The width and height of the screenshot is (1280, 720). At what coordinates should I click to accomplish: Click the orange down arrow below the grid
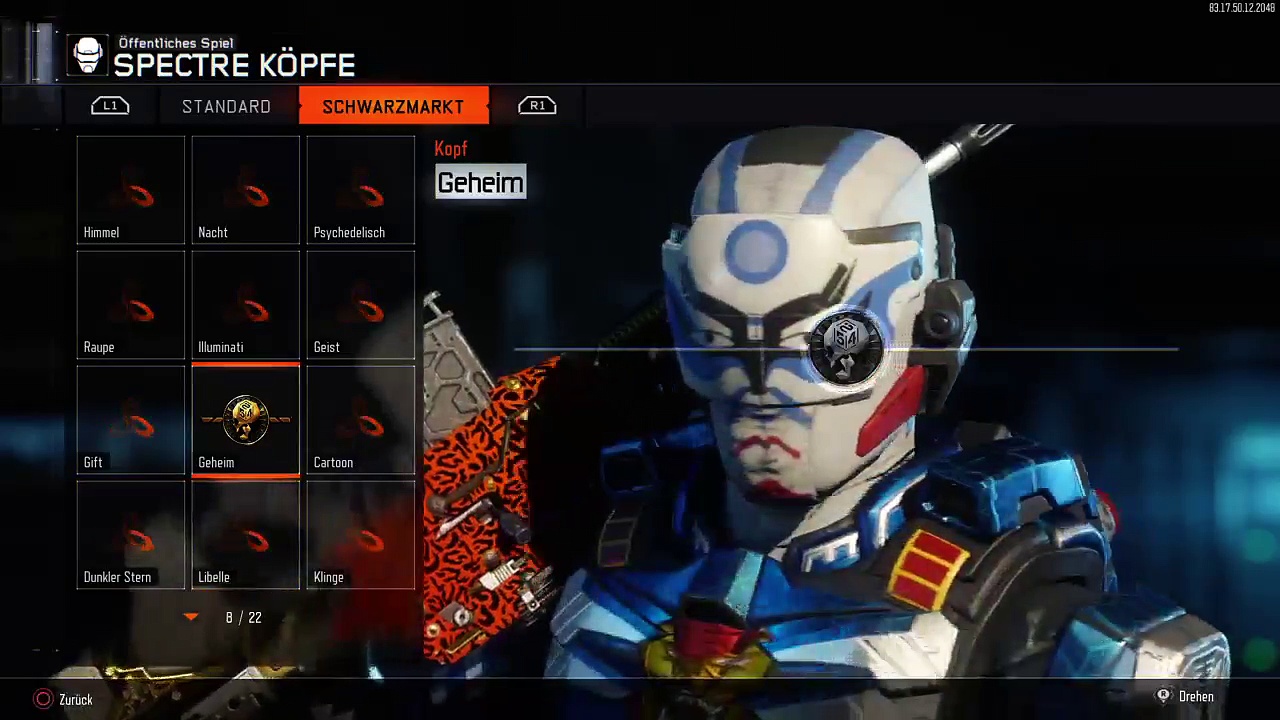click(x=191, y=618)
